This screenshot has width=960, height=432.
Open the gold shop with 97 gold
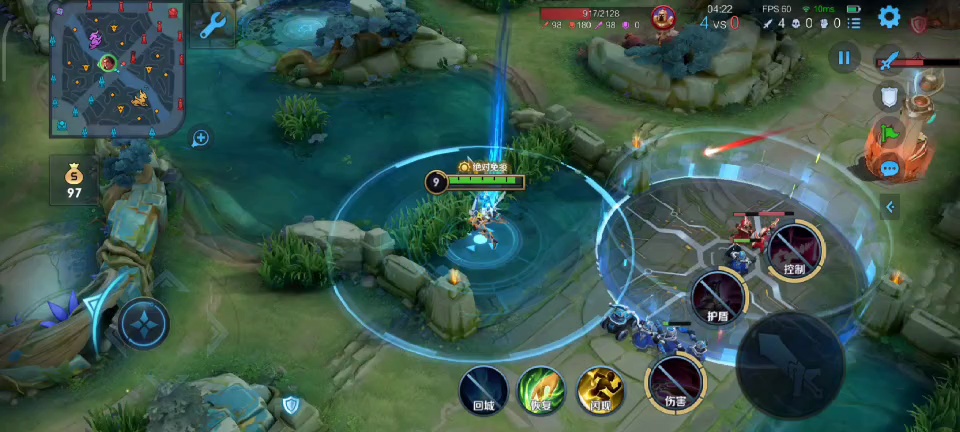point(74,180)
